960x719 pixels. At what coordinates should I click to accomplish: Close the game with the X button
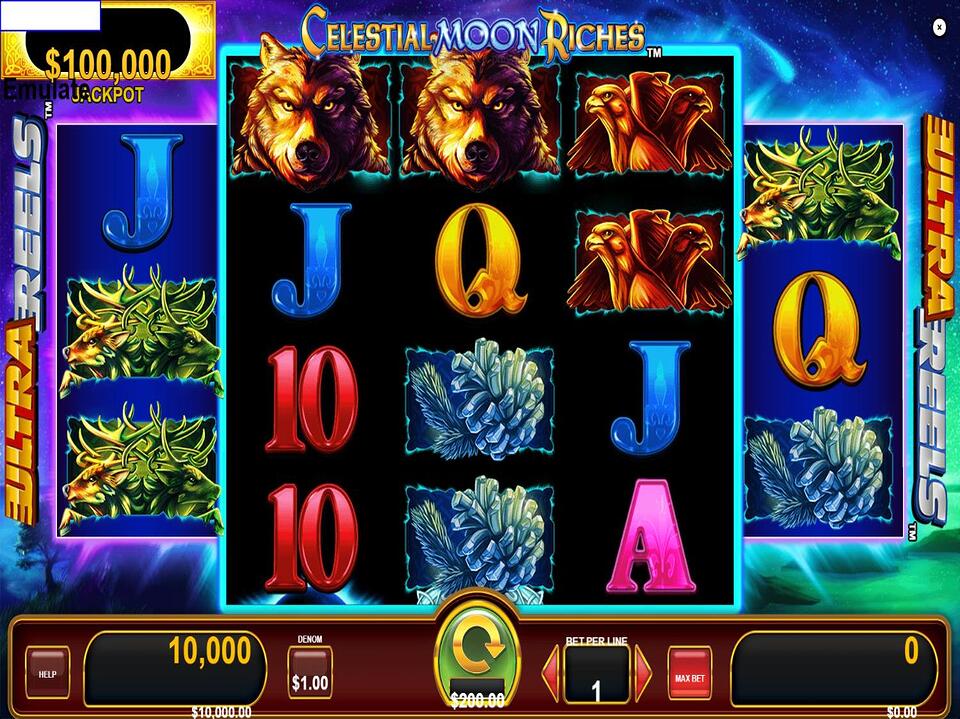pyautogui.click(x=939, y=27)
